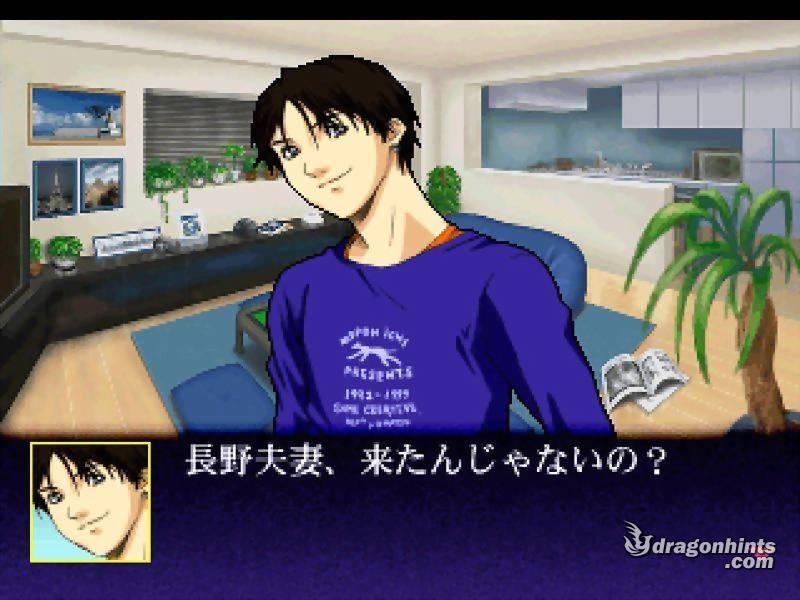Select the speaker portrait beside the dialogue
This screenshot has width=800, height=600.
click(90, 501)
